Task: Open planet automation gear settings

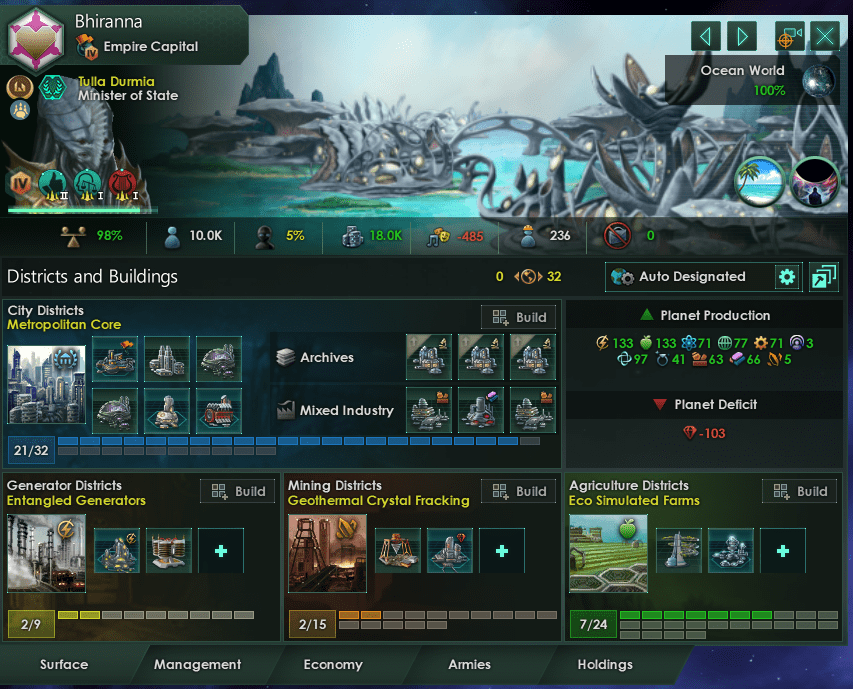Action: (x=787, y=277)
